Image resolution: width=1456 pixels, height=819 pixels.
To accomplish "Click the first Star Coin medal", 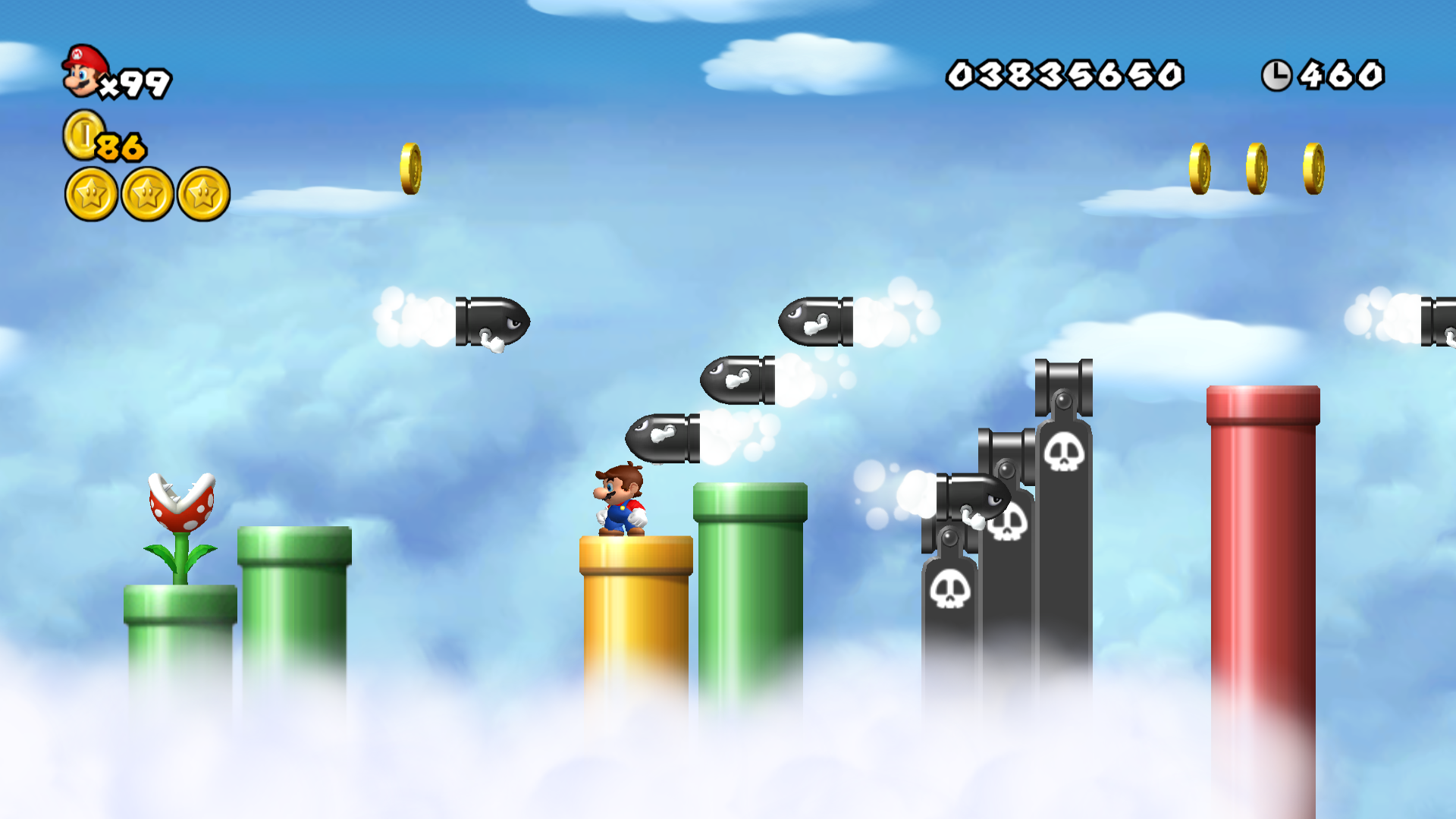I will tap(90, 193).
